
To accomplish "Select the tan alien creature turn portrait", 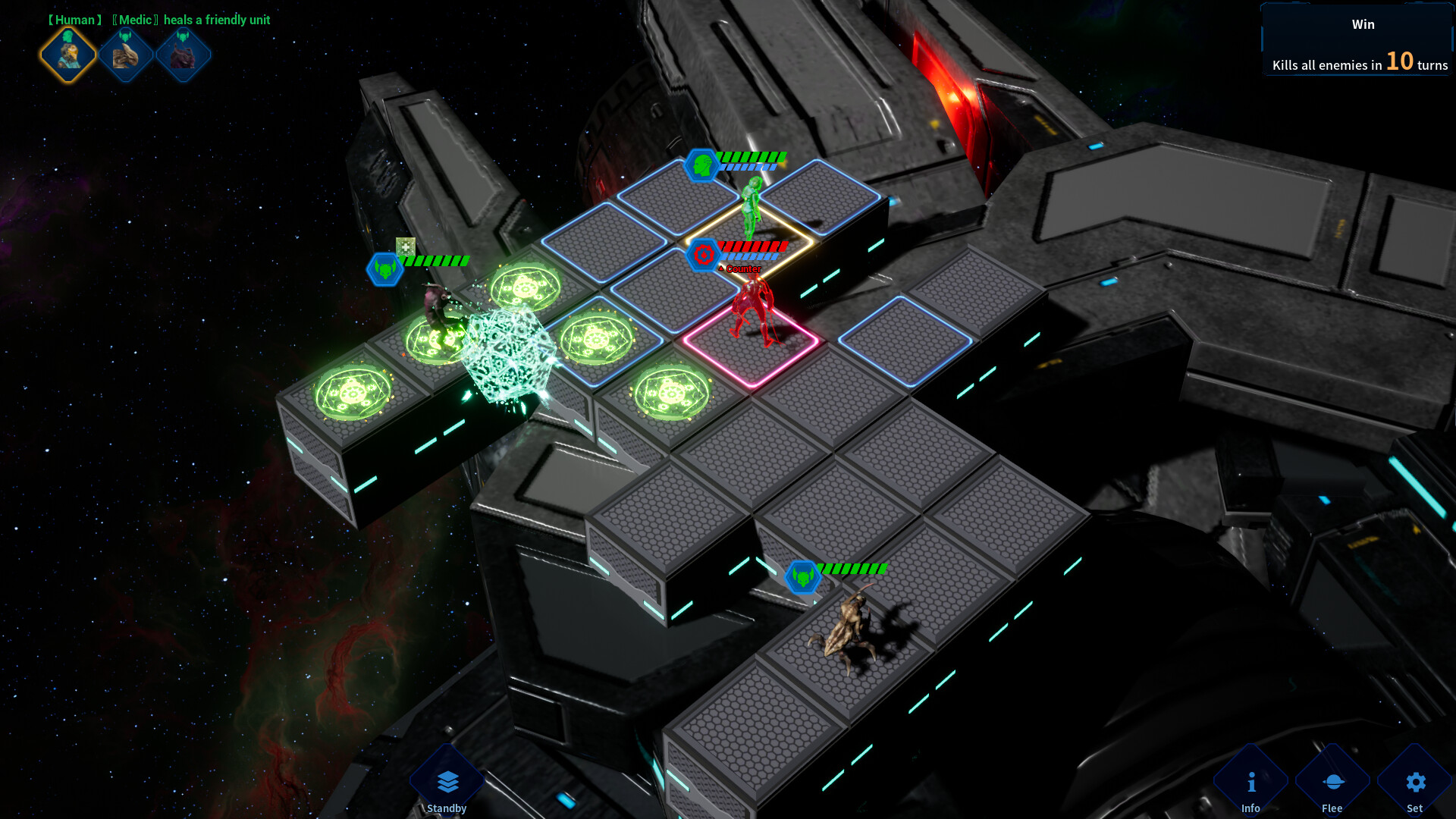I will (x=126, y=55).
